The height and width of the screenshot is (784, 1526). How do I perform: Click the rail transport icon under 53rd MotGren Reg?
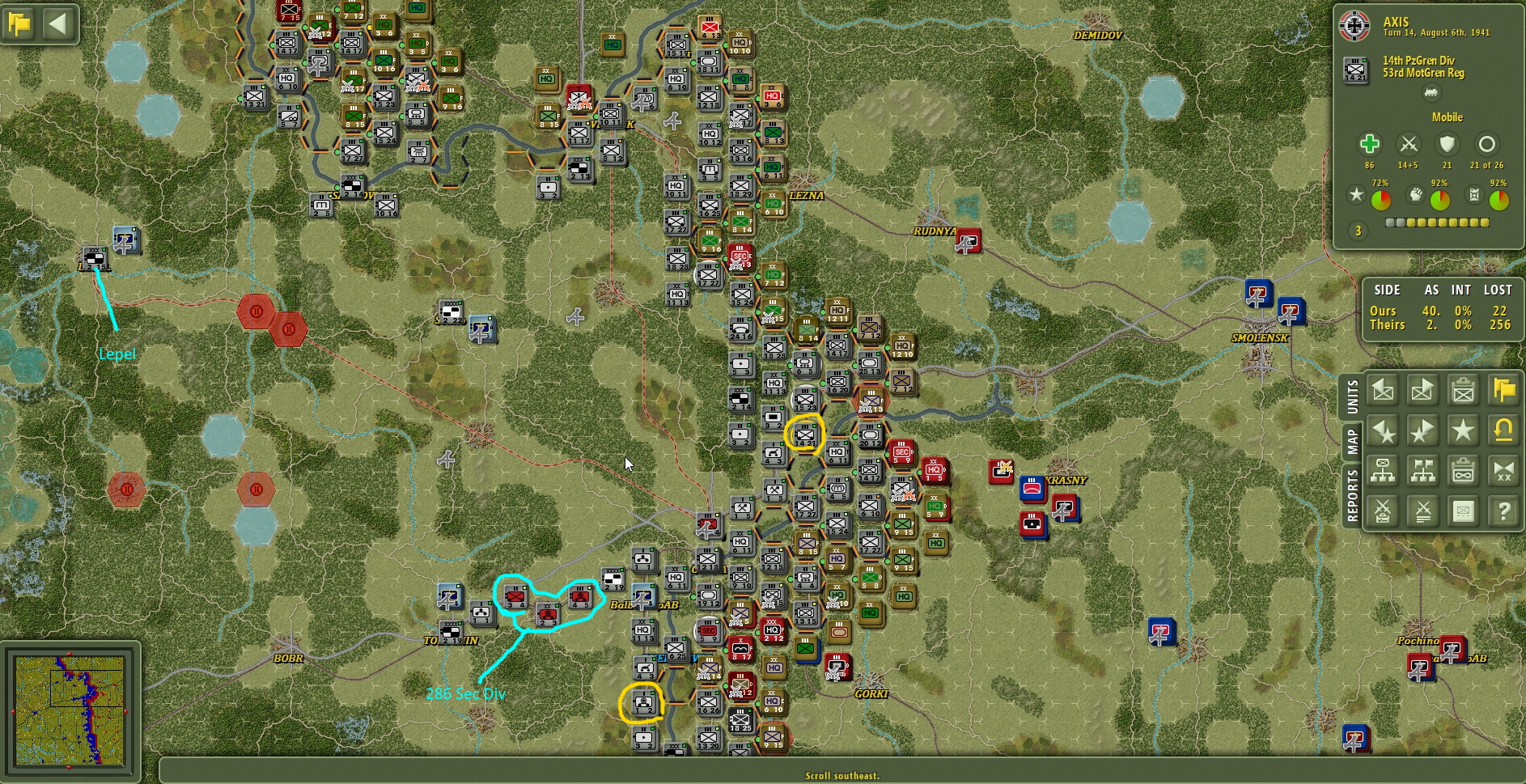coord(1432,92)
